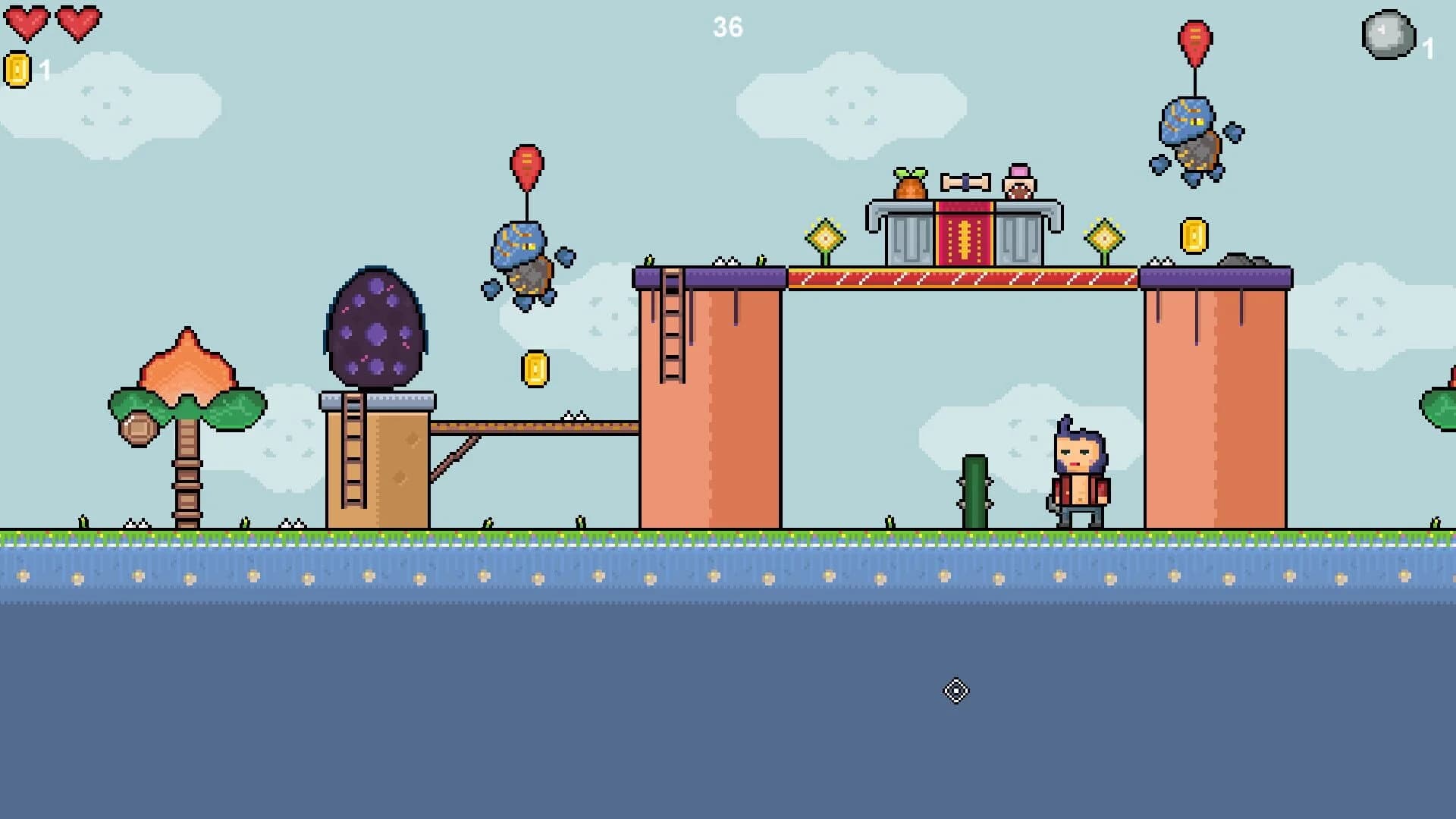Click the player character standing near the cactus

pos(1078,470)
